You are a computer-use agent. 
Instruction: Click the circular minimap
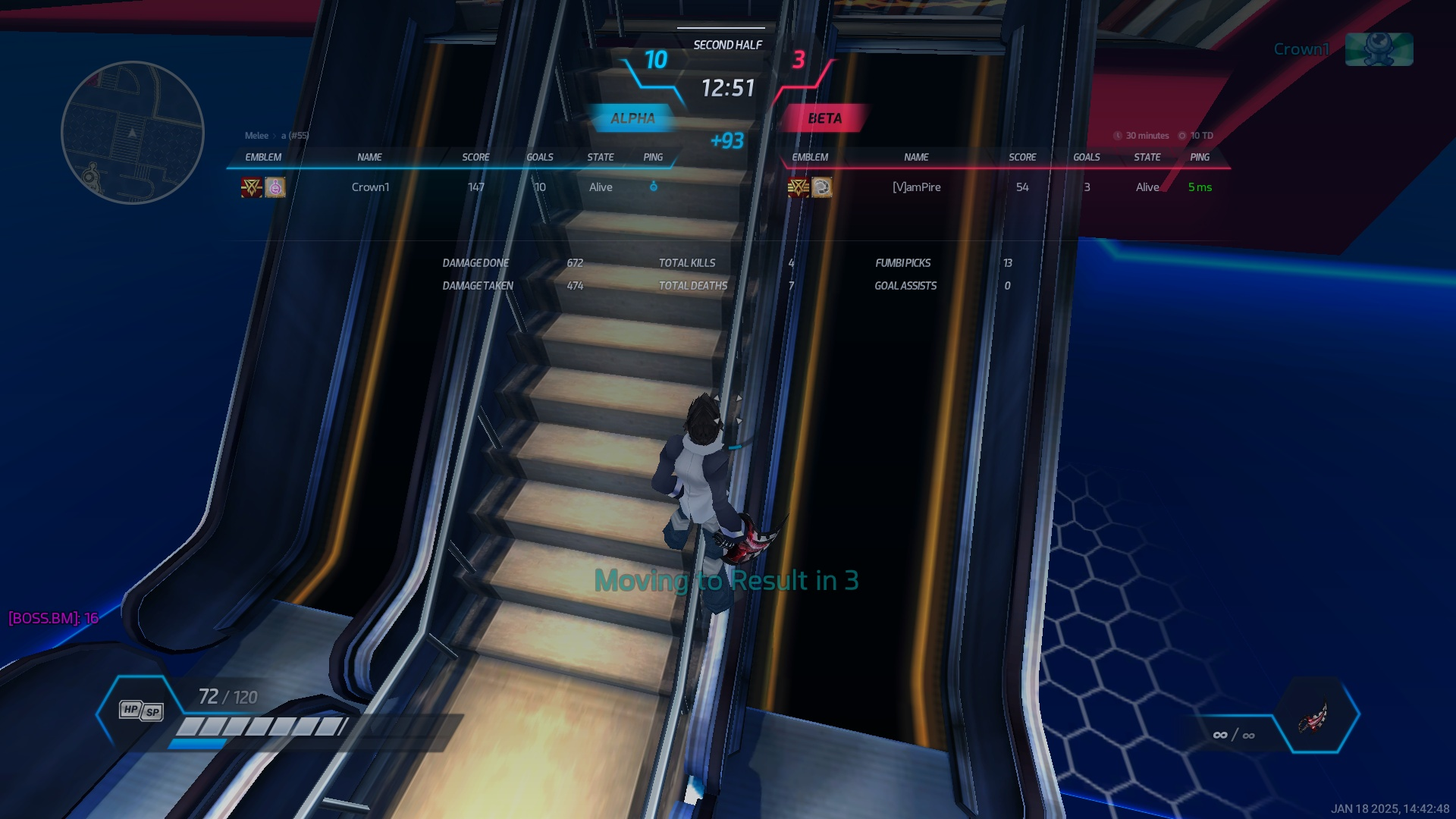tap(133, 133)
